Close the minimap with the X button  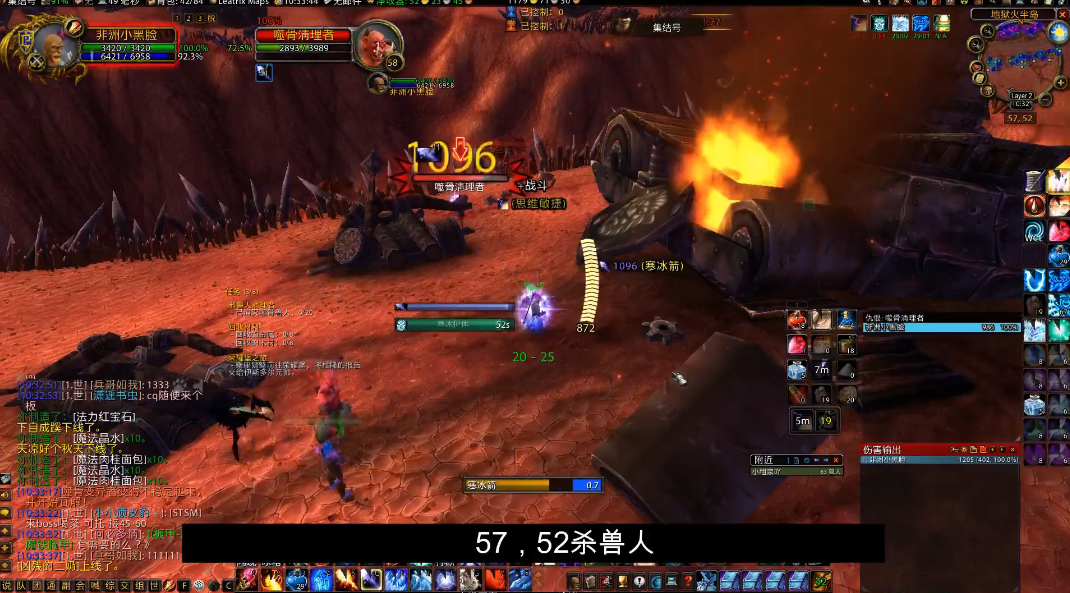[1060, 14]
